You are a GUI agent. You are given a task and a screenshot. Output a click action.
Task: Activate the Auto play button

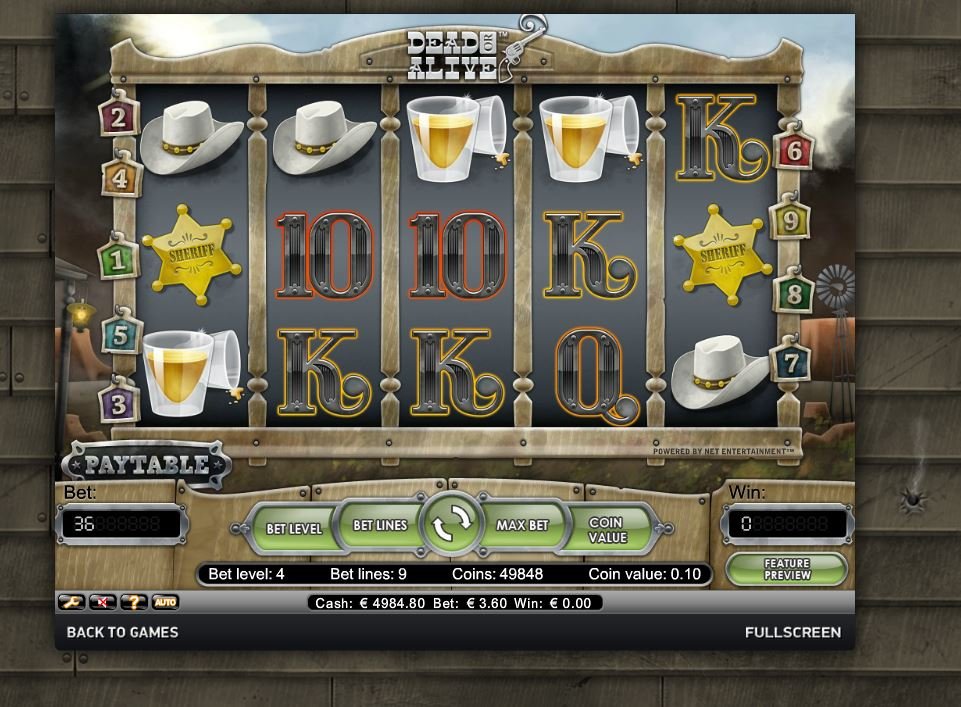(x=165, y=602)
